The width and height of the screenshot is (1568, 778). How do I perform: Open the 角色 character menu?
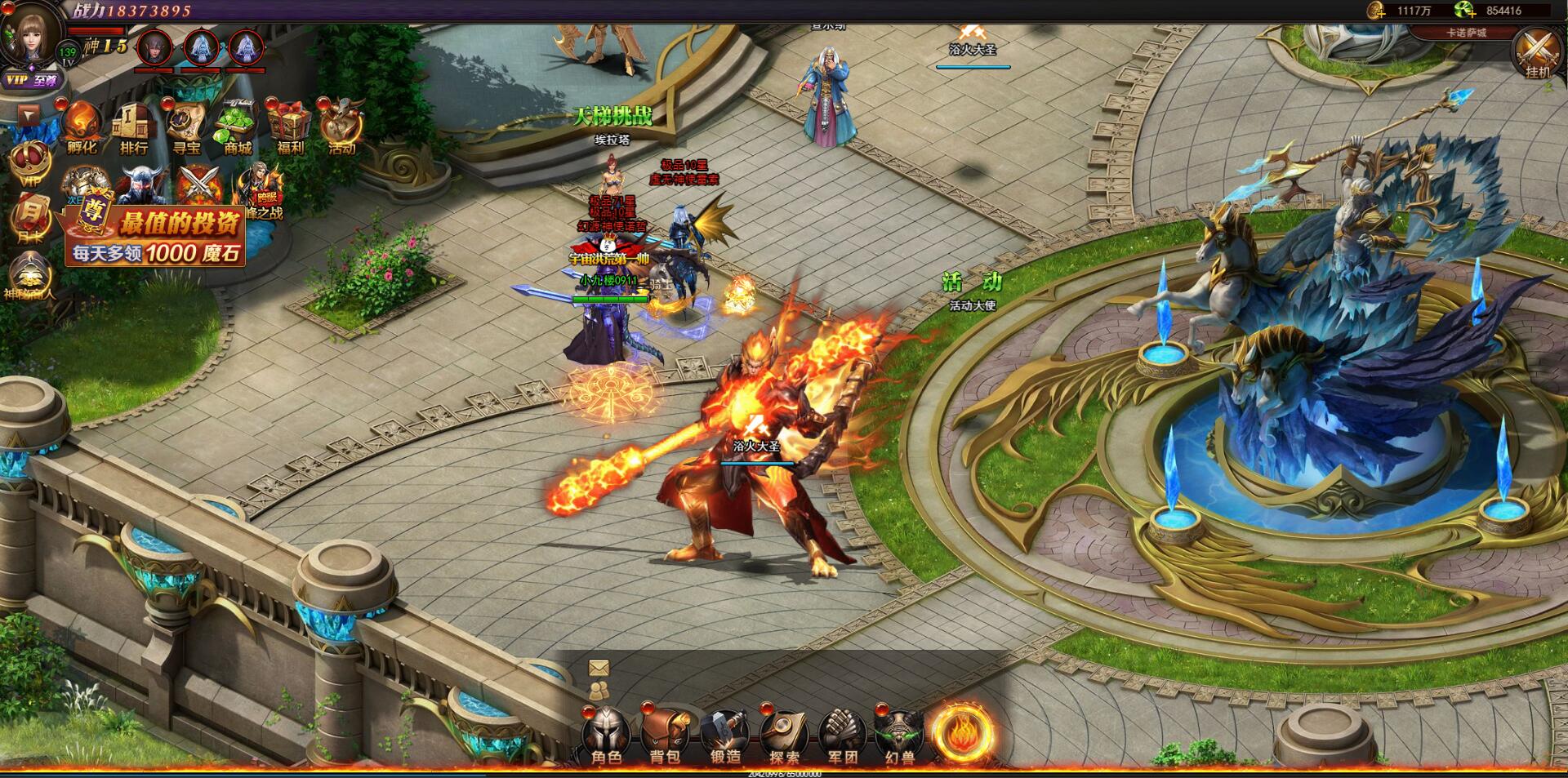coord(606,734)
